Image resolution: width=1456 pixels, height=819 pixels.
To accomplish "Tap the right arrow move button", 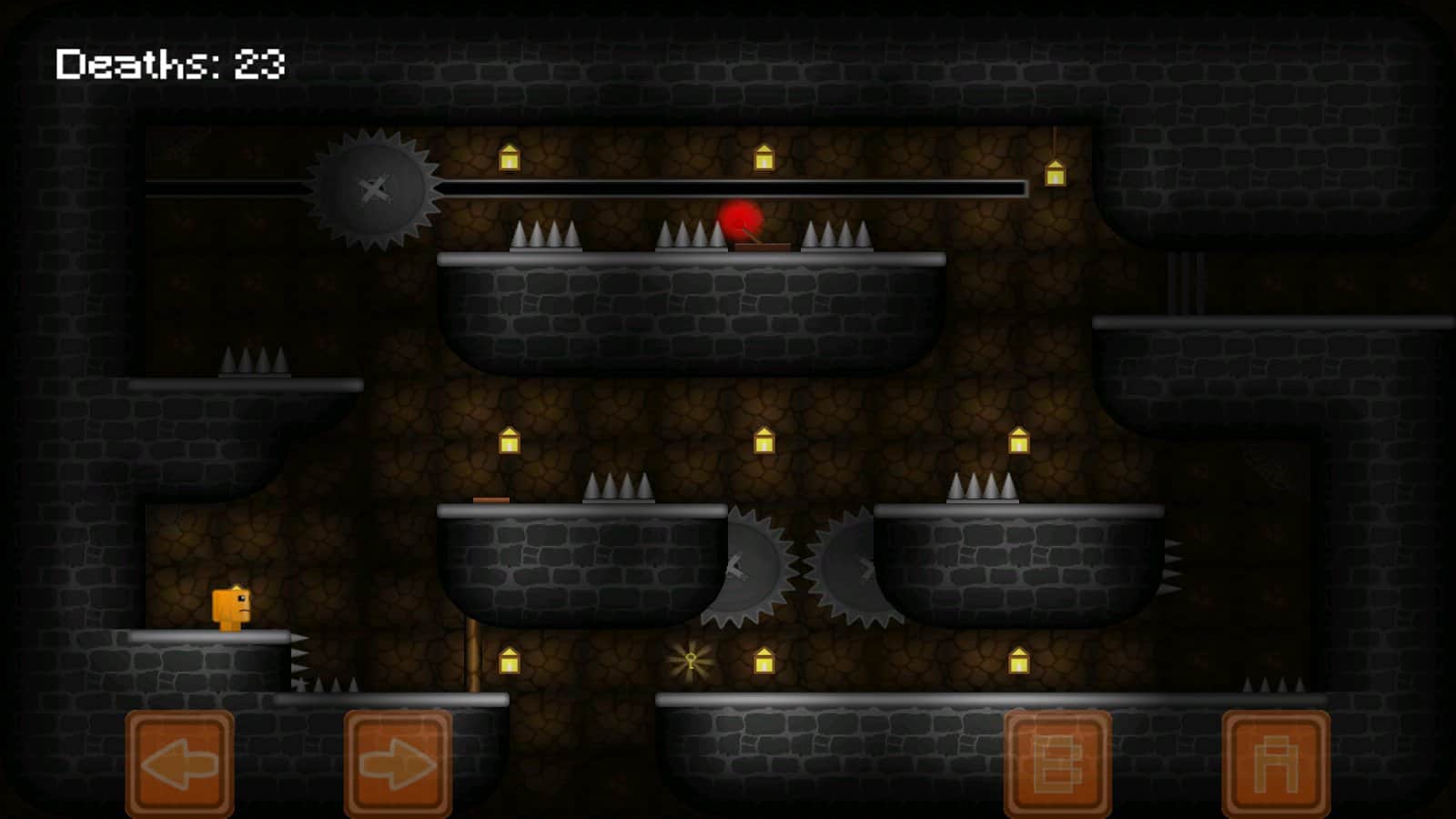I will pyautogui.click(x=398, y=763).
